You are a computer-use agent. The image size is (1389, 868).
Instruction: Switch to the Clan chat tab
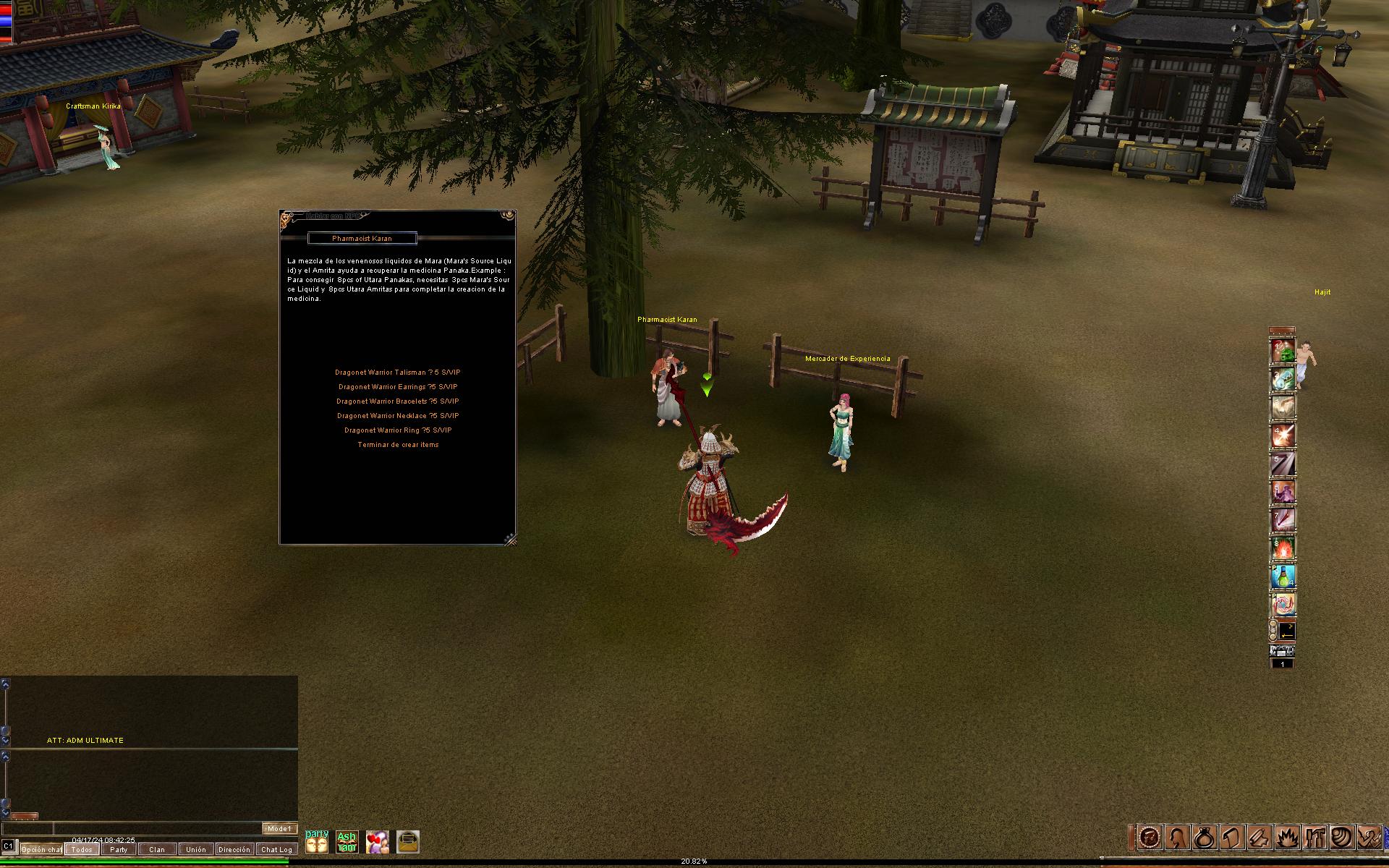pos(157,849)
